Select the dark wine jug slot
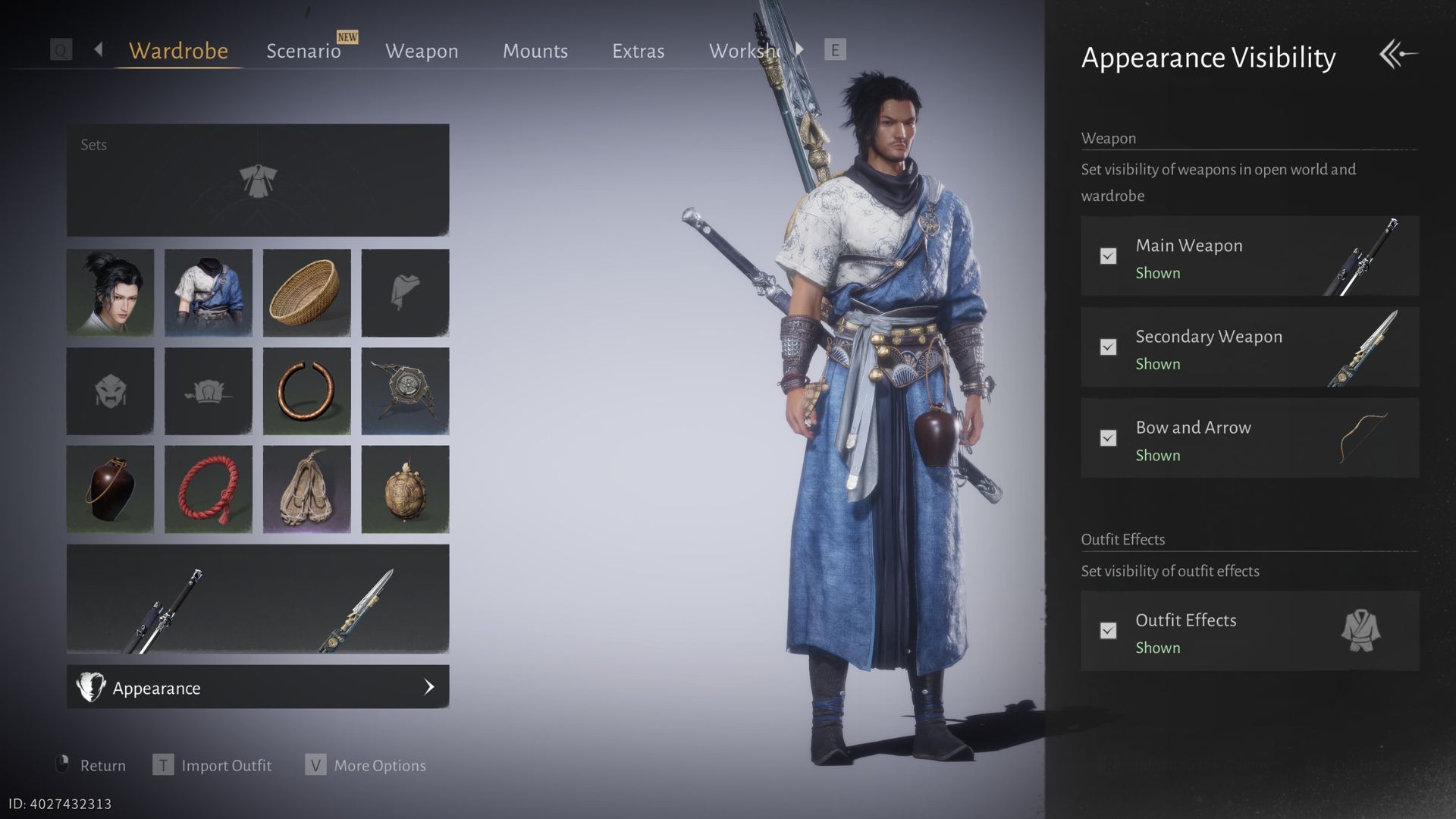This screenshot has width=1456, height=819. coord(110,489)
